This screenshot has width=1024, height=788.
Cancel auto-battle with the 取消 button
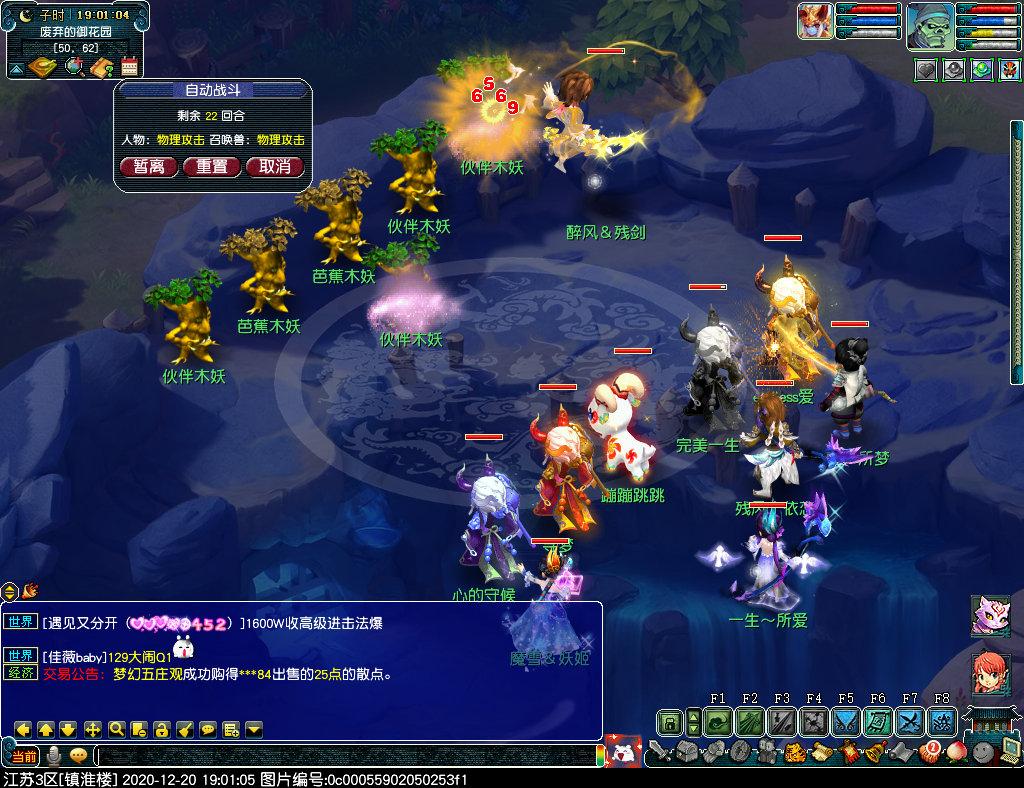click(274, 166)
